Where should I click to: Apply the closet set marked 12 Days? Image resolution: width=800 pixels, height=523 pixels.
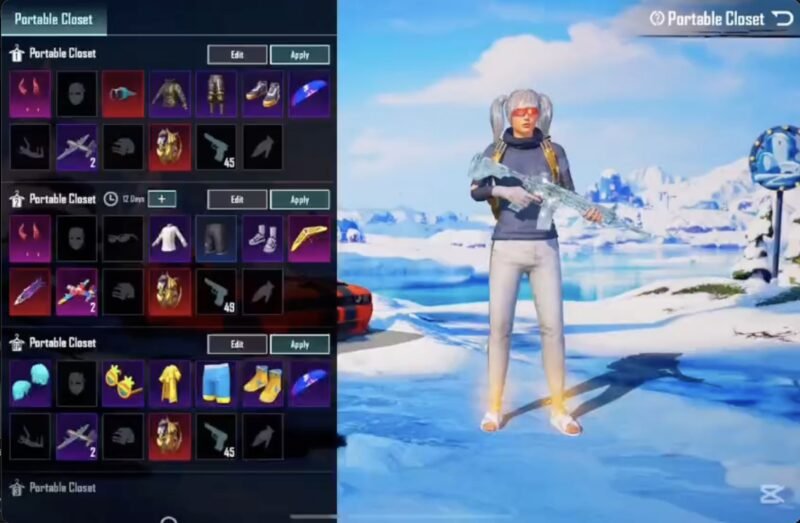[x=299, y=199]
